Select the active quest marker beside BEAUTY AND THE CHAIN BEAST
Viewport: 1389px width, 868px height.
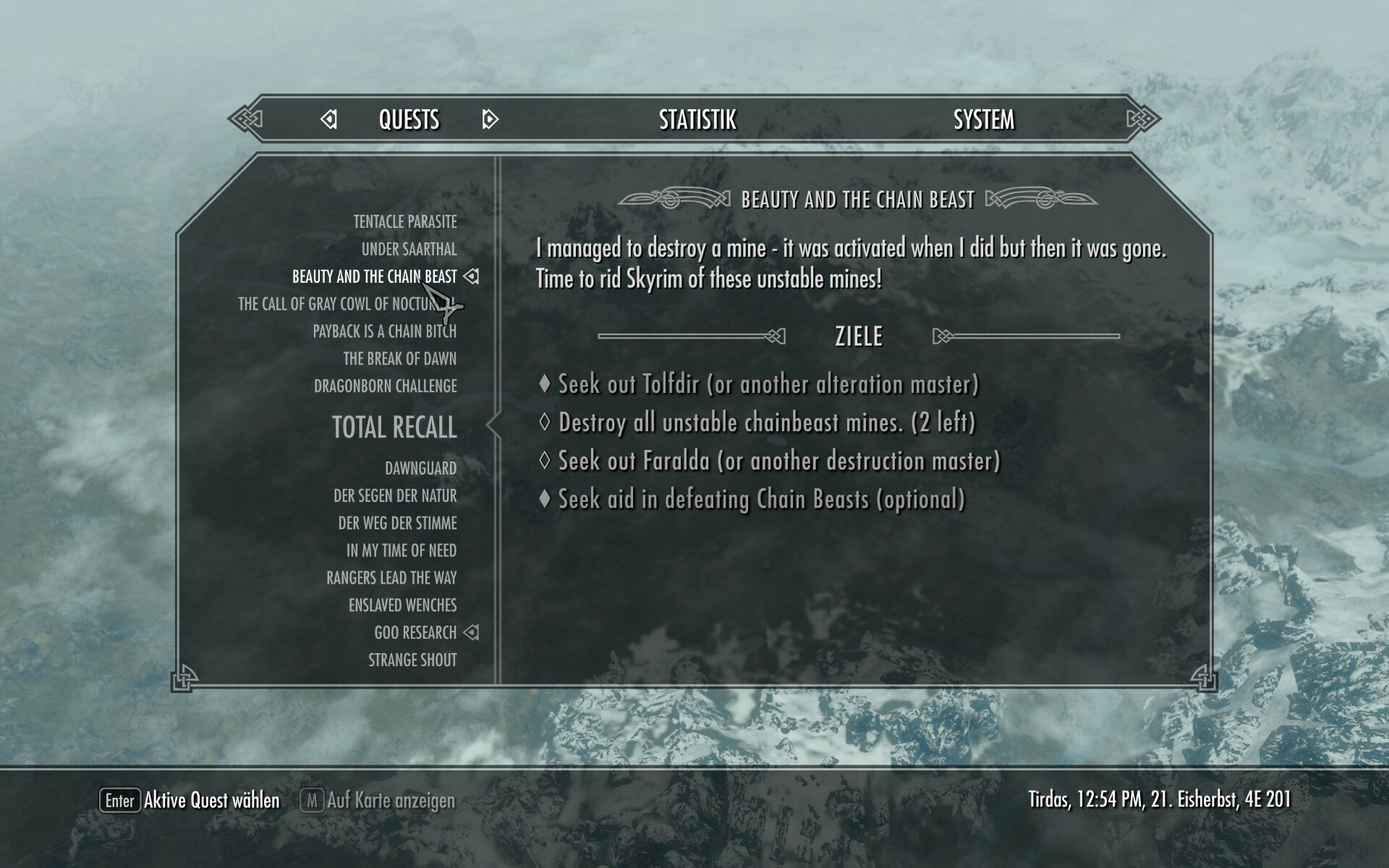[472, 276]
